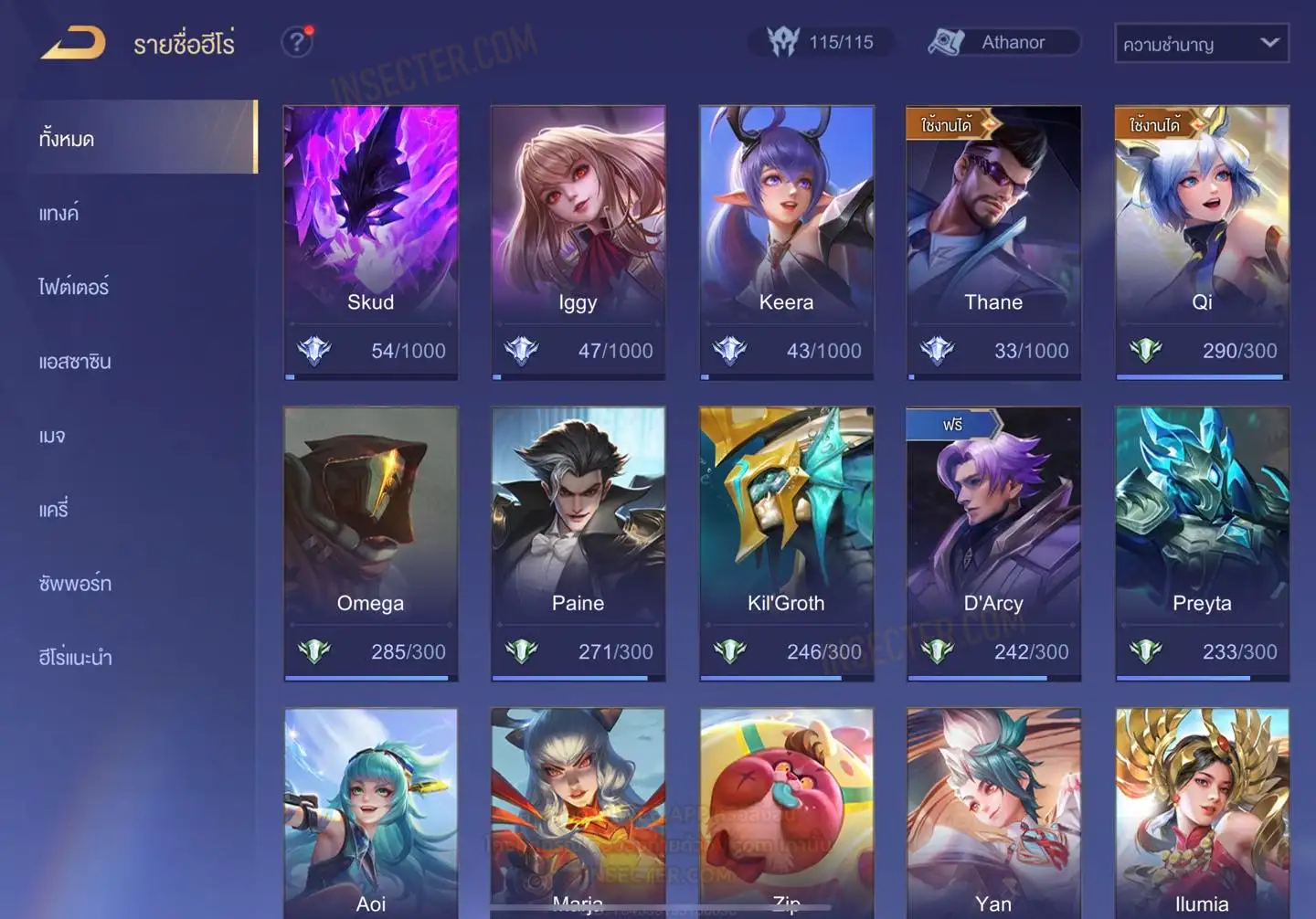1316x919 pixels.
Task: Open the Keera hero card
Action: (x=786, y=241)
